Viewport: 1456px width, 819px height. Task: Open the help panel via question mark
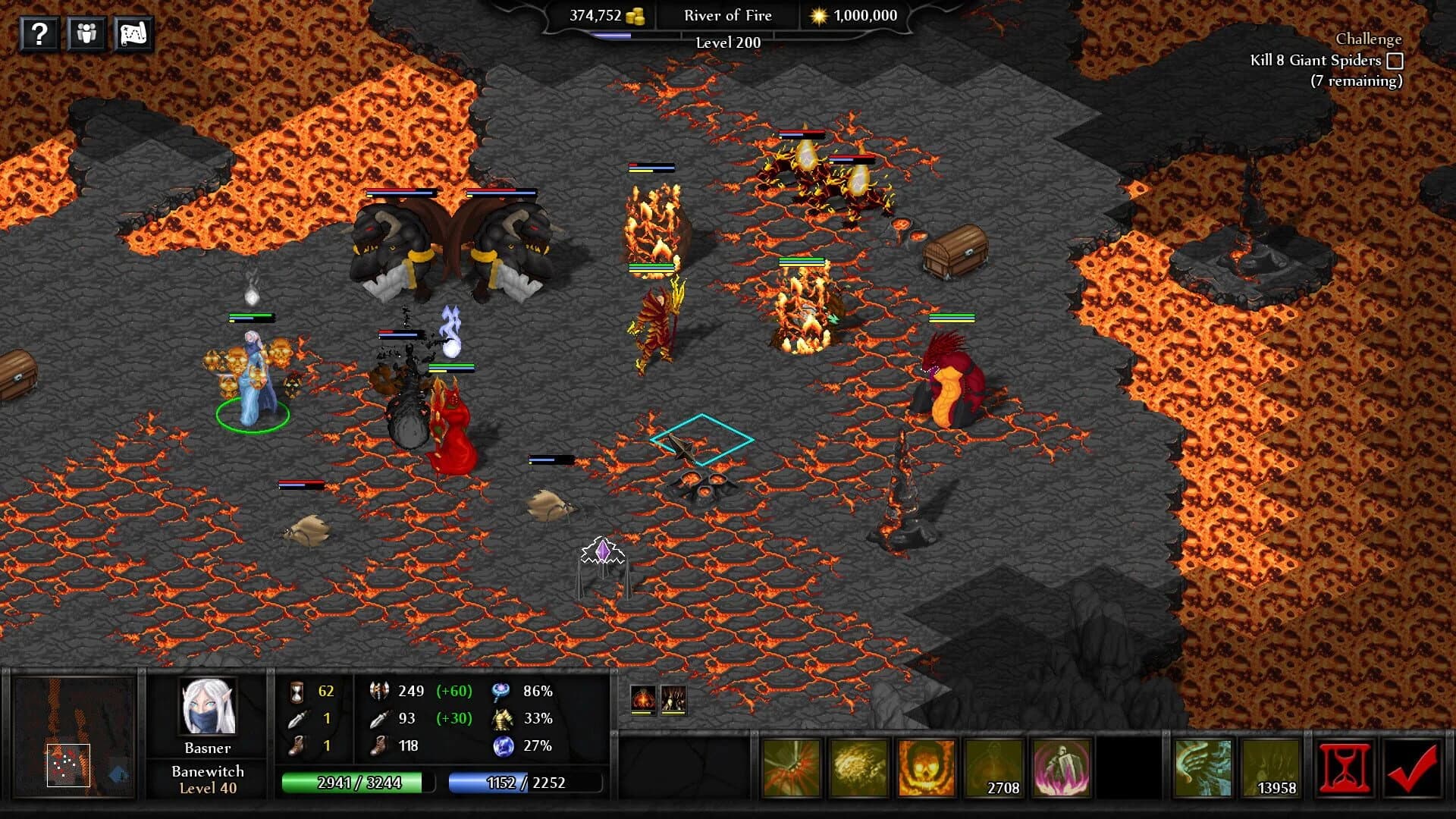[x=39, y=34]
